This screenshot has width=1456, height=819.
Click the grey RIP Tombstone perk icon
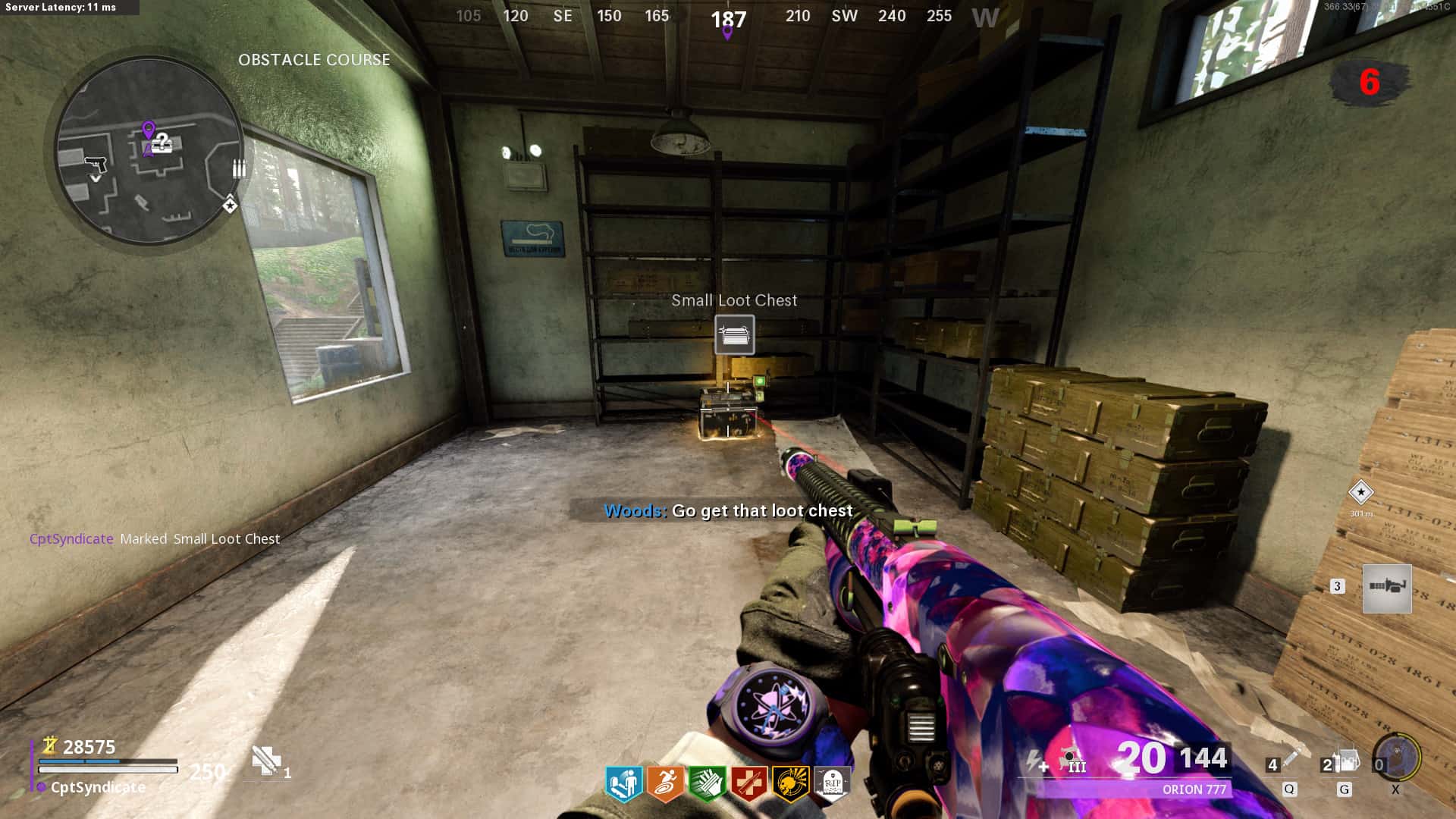coord(832,782)
